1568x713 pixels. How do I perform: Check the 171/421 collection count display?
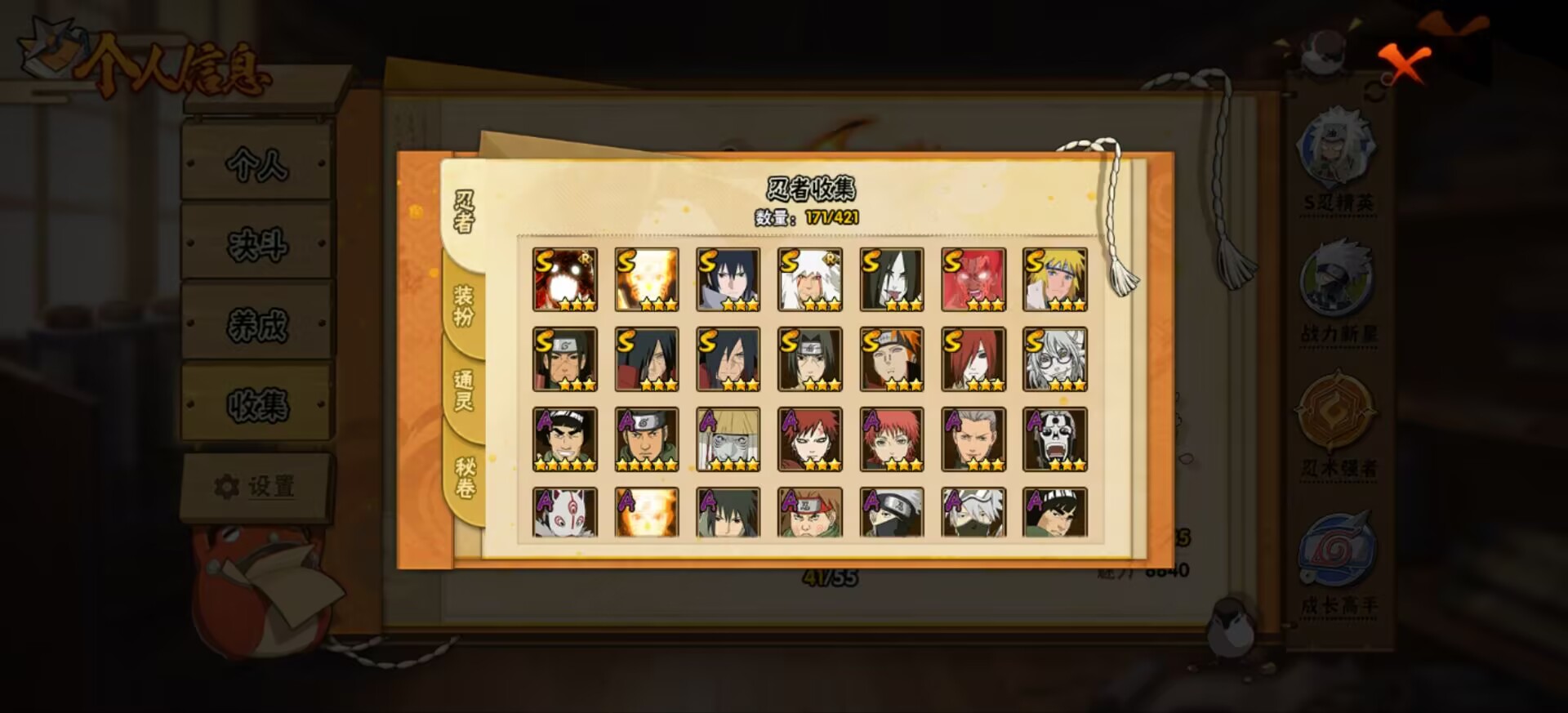(x=824, y=217)
